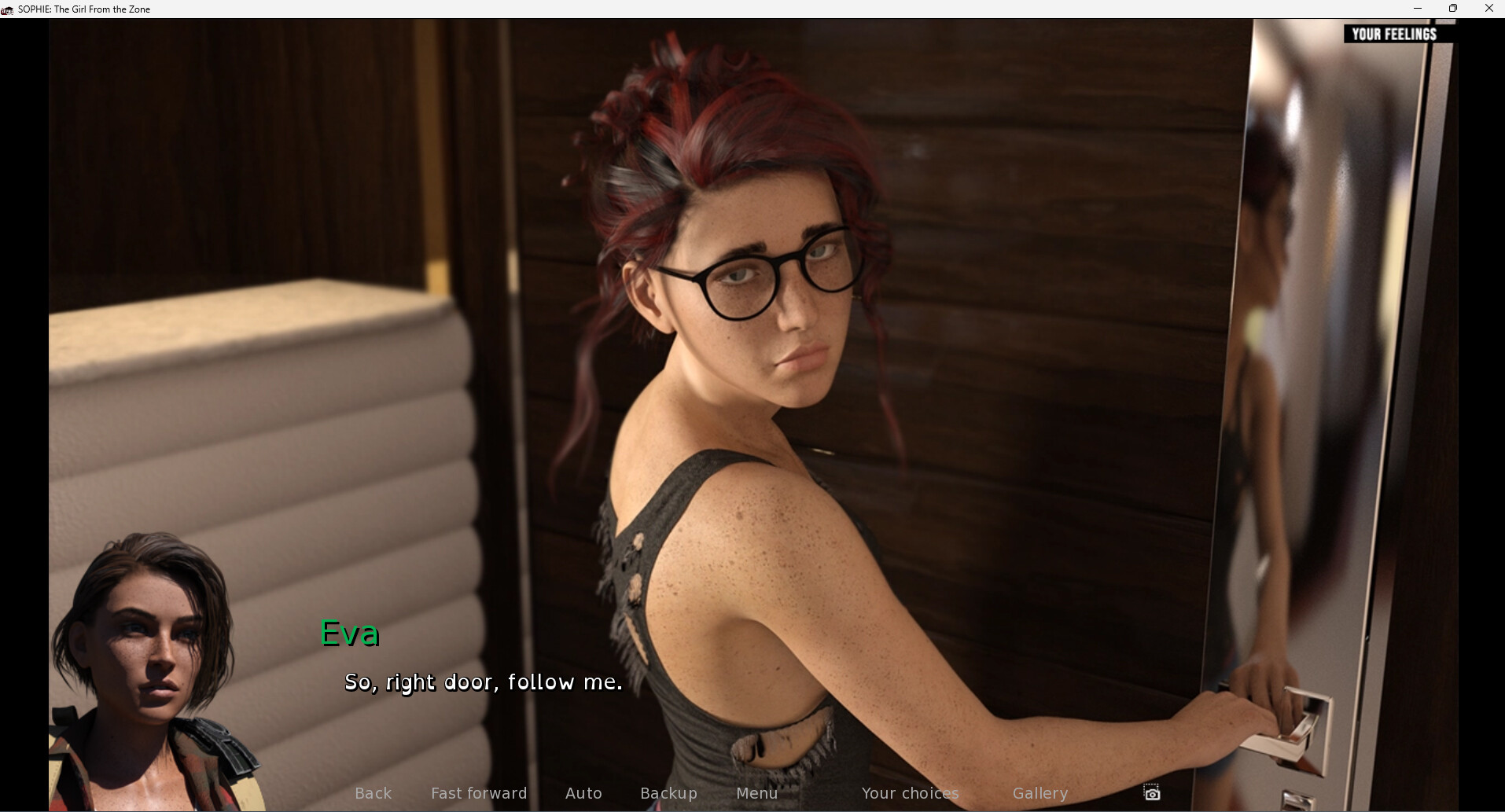Screen dimensions: 1505x812
Task: Toggle Auto dialogue advance mode
Action: [x=583, y=793]
